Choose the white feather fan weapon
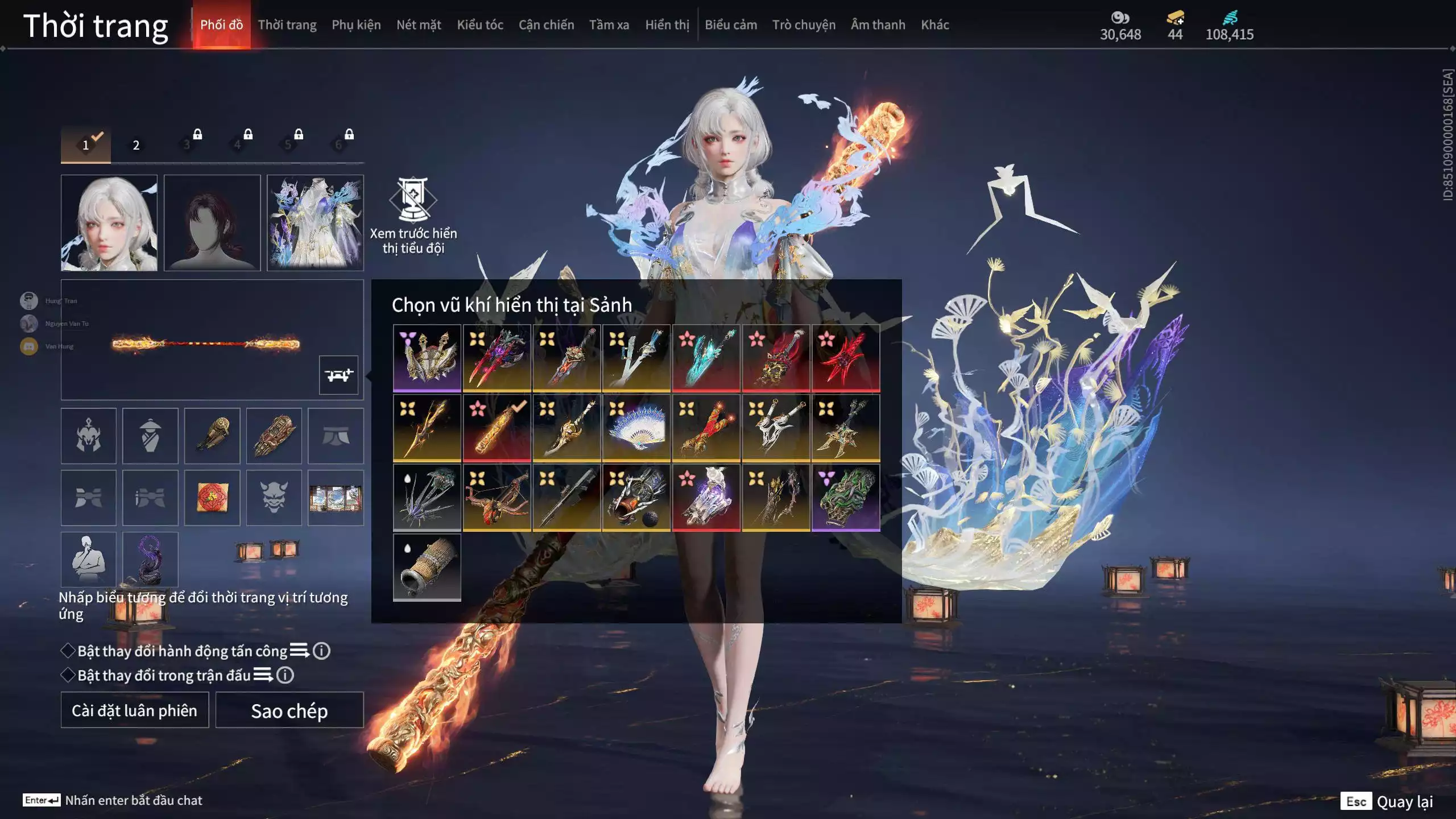Viewport: 1456px width, 819px height. [636, 428]
